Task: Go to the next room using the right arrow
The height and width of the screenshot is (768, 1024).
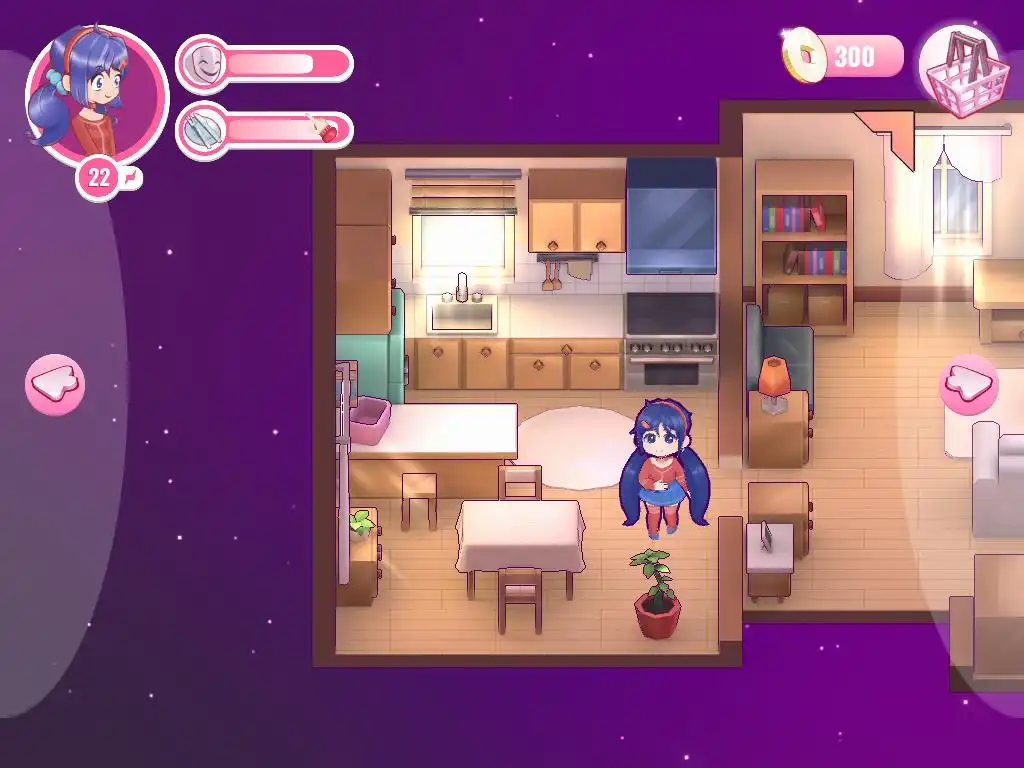Action: [x=968, y=384]
